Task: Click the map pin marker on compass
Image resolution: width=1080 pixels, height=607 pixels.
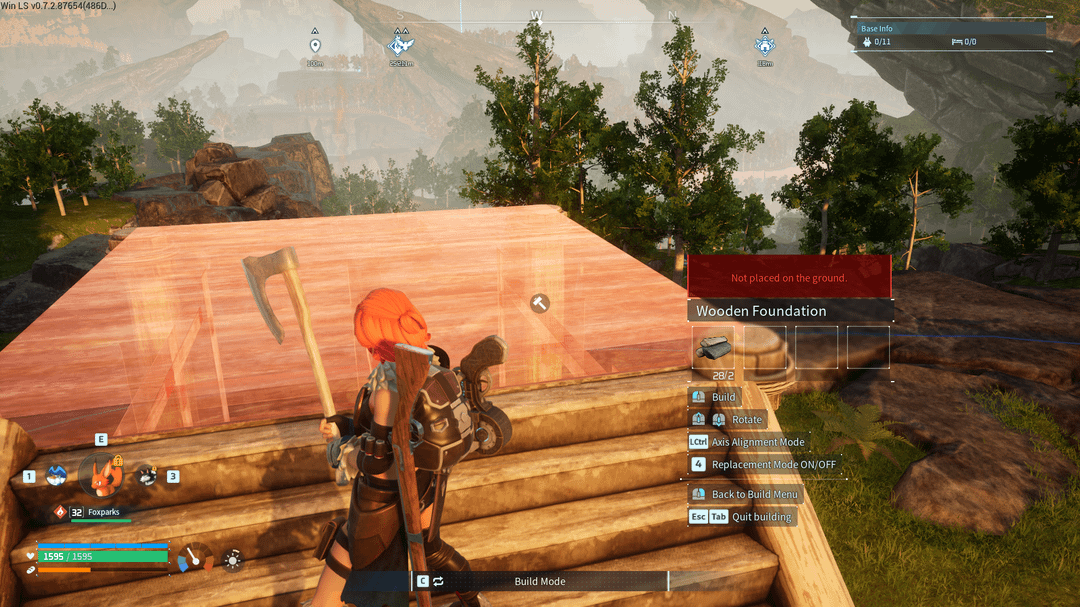Action: coord(315,46)
